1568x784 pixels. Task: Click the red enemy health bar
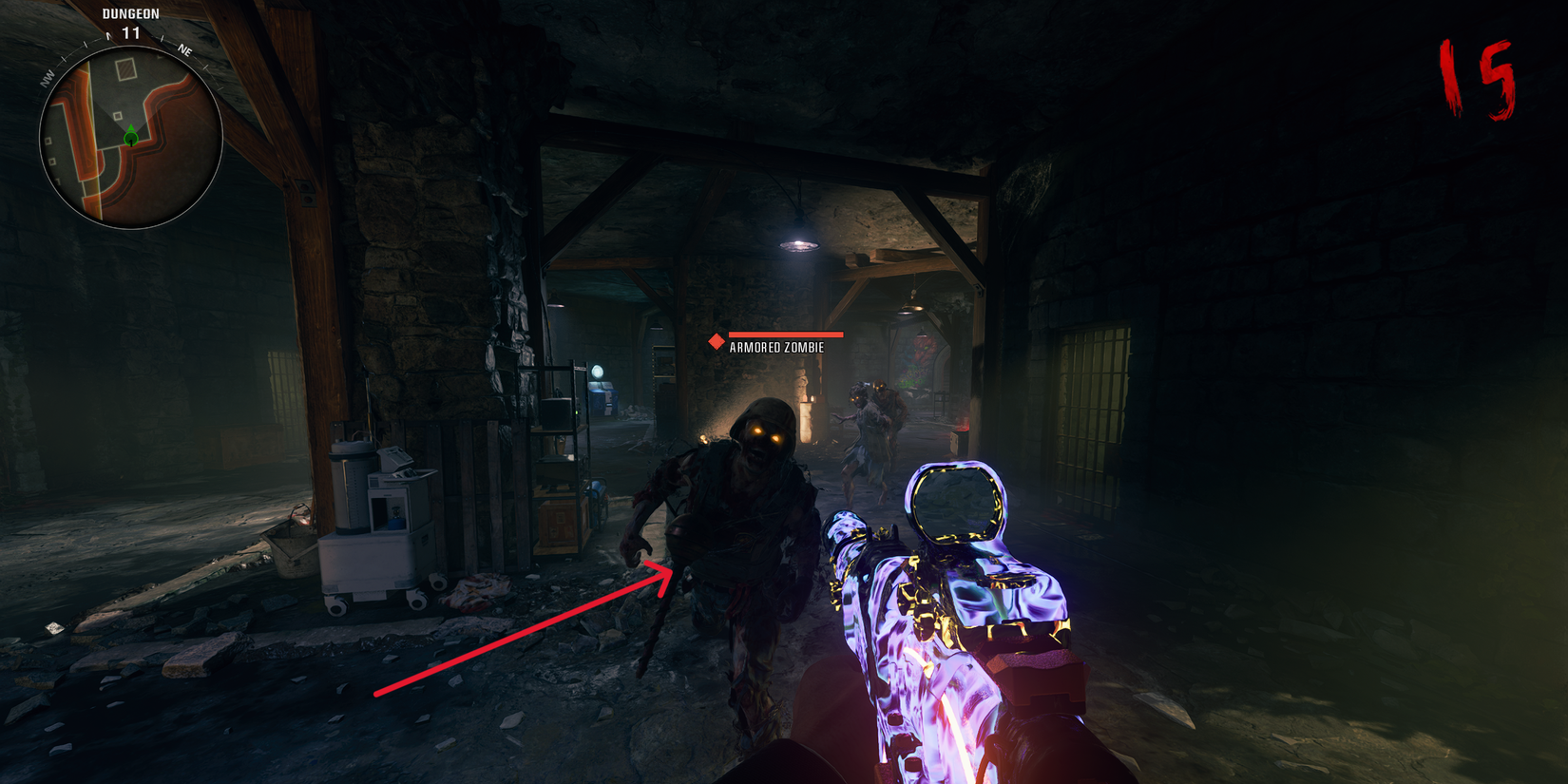785,335
